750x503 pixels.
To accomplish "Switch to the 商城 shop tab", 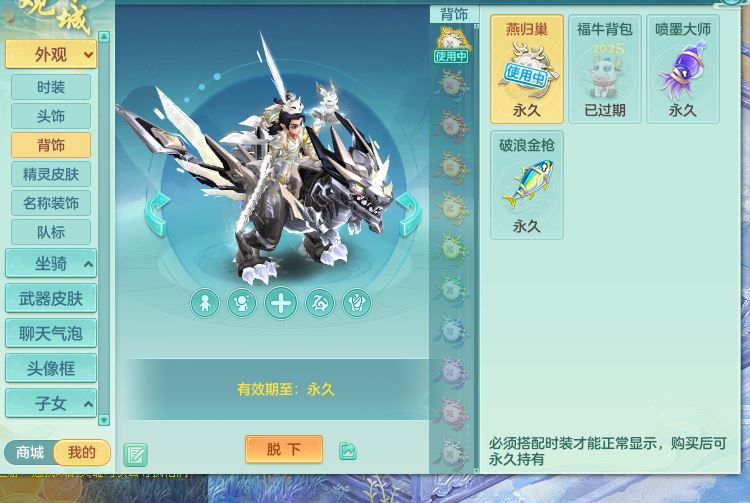I will (x=30, y=453).
